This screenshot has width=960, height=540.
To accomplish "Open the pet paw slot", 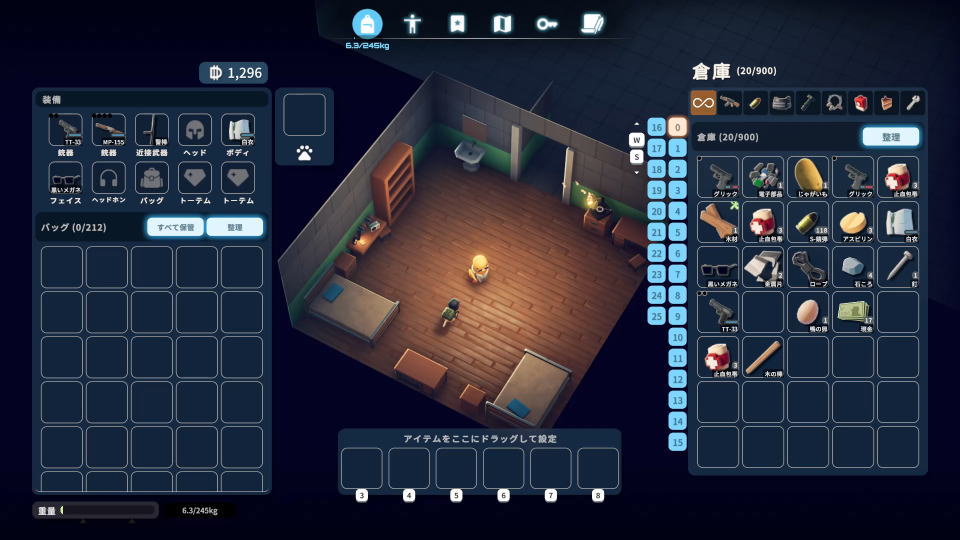I will click(x=304, y=153).
